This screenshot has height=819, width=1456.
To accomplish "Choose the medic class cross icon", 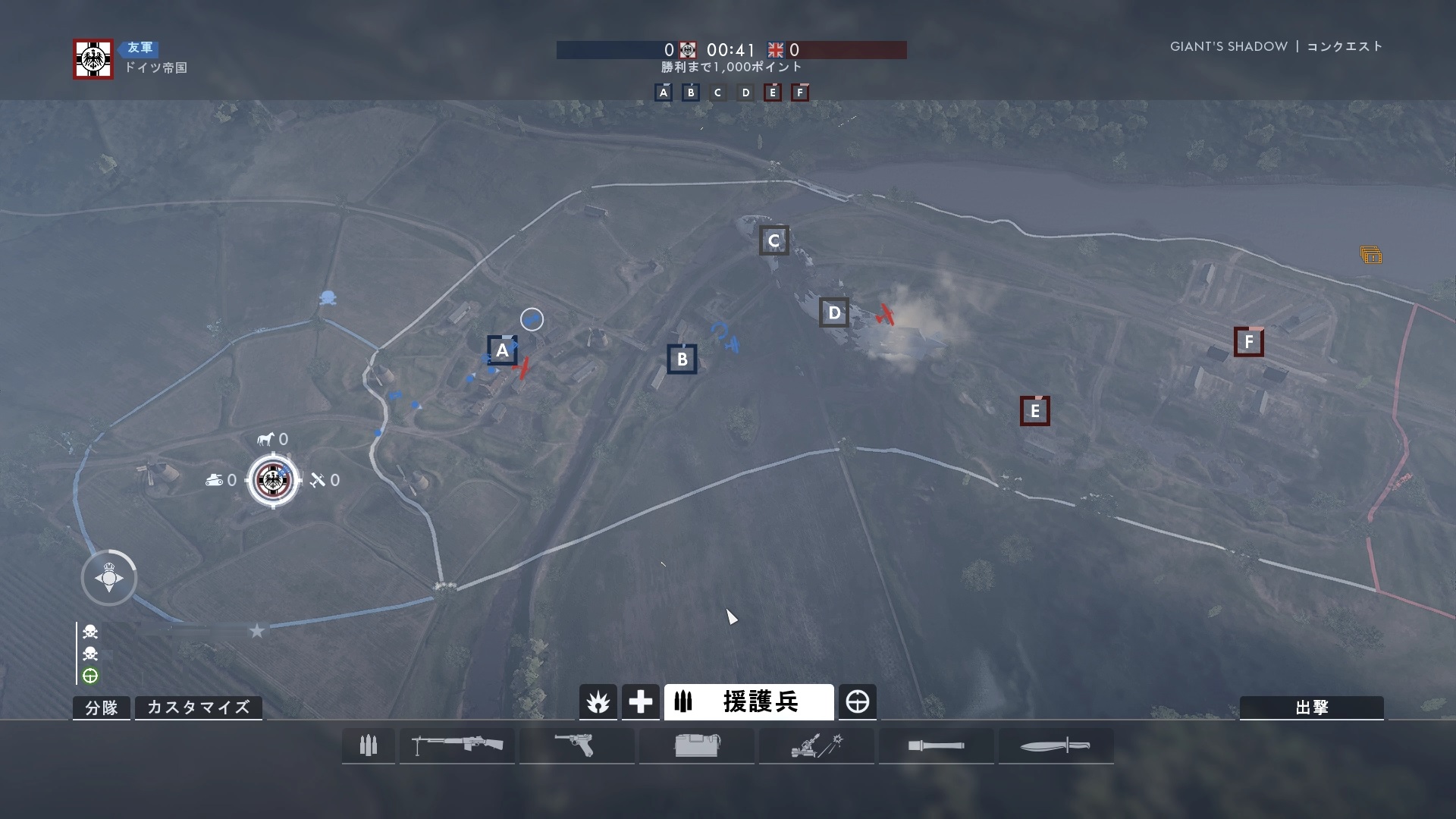I will (x=640, y=702).
